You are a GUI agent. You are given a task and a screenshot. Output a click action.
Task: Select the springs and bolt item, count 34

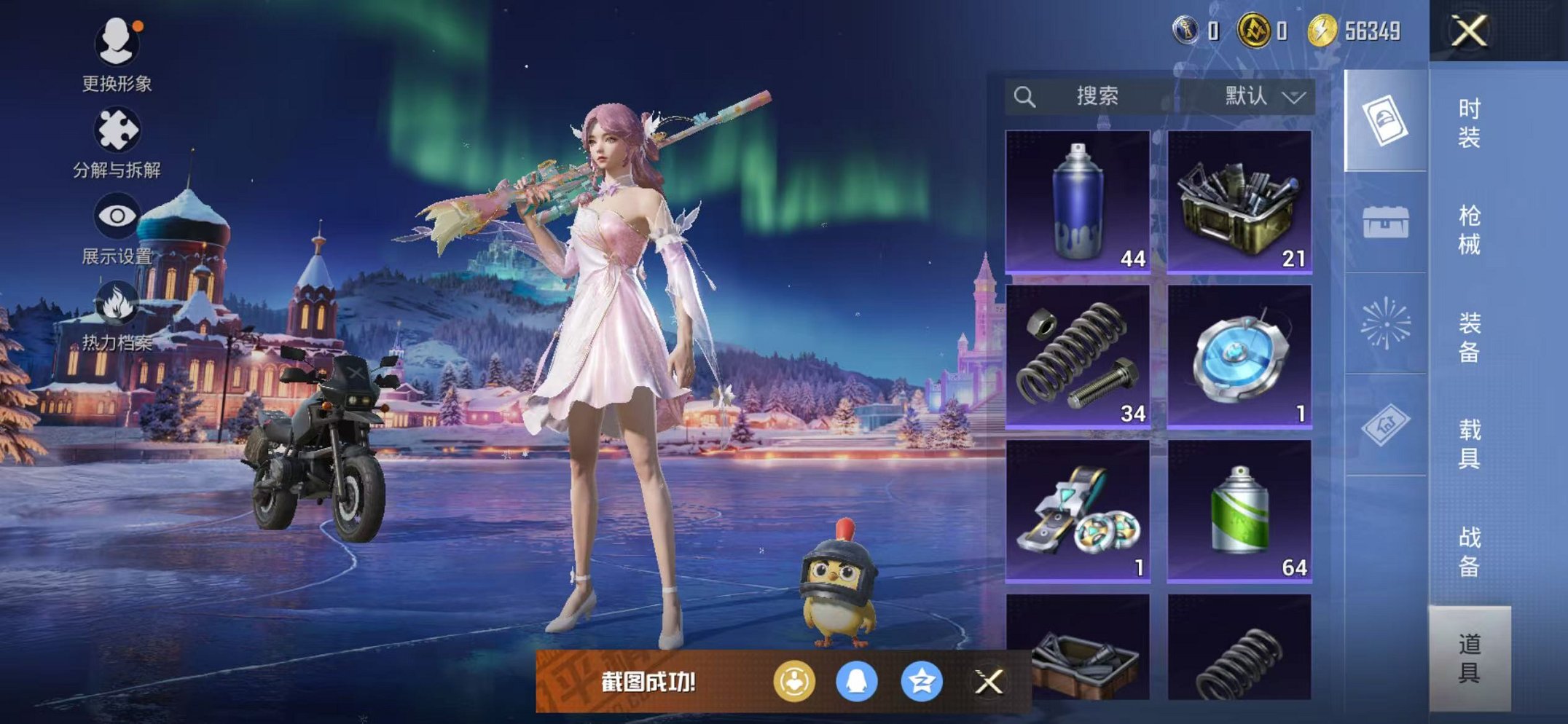click(x=1078, y=355)
